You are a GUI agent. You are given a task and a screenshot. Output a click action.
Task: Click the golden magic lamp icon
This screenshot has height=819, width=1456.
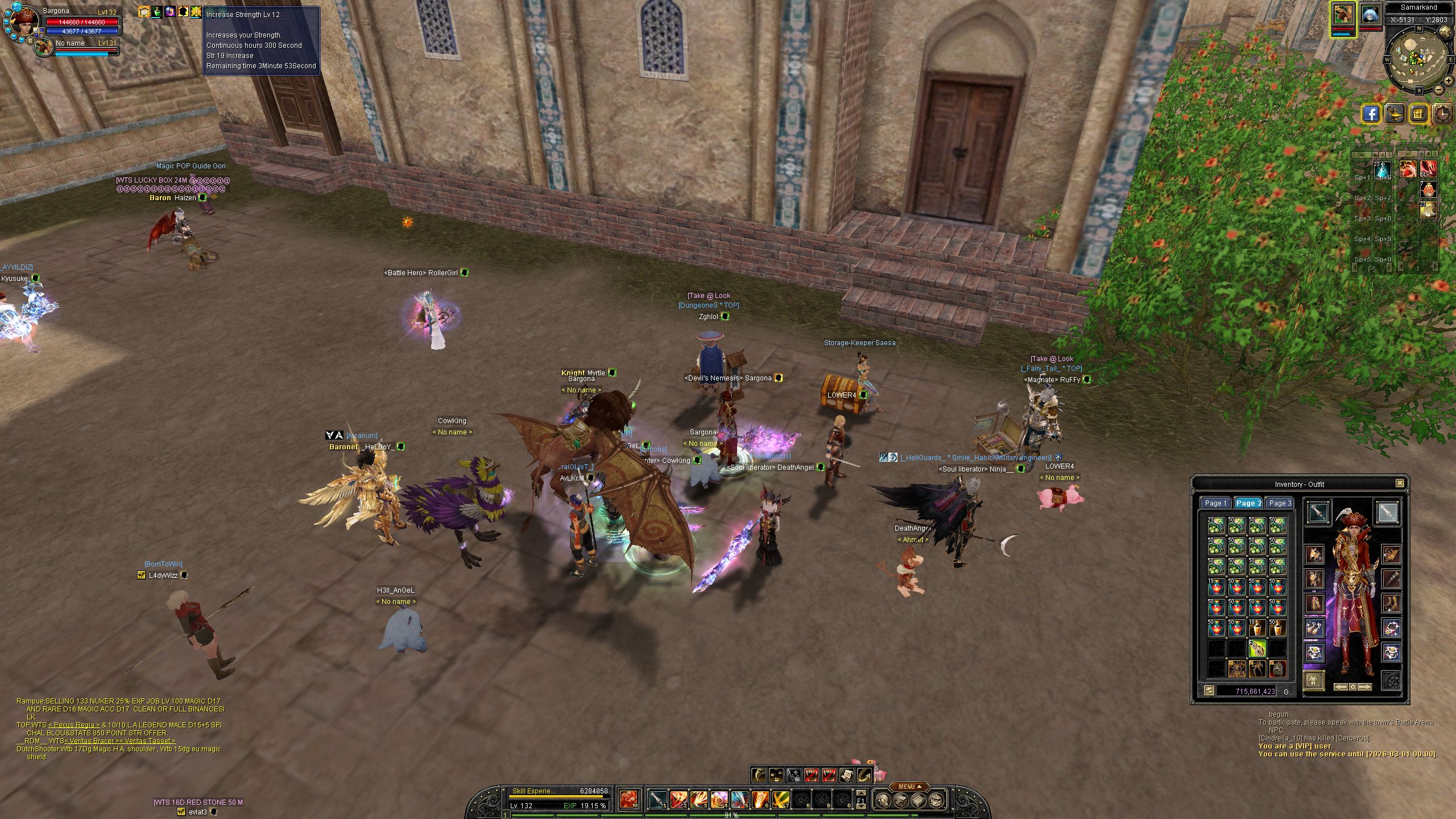pyautogui.click(x=1396, y=114)
